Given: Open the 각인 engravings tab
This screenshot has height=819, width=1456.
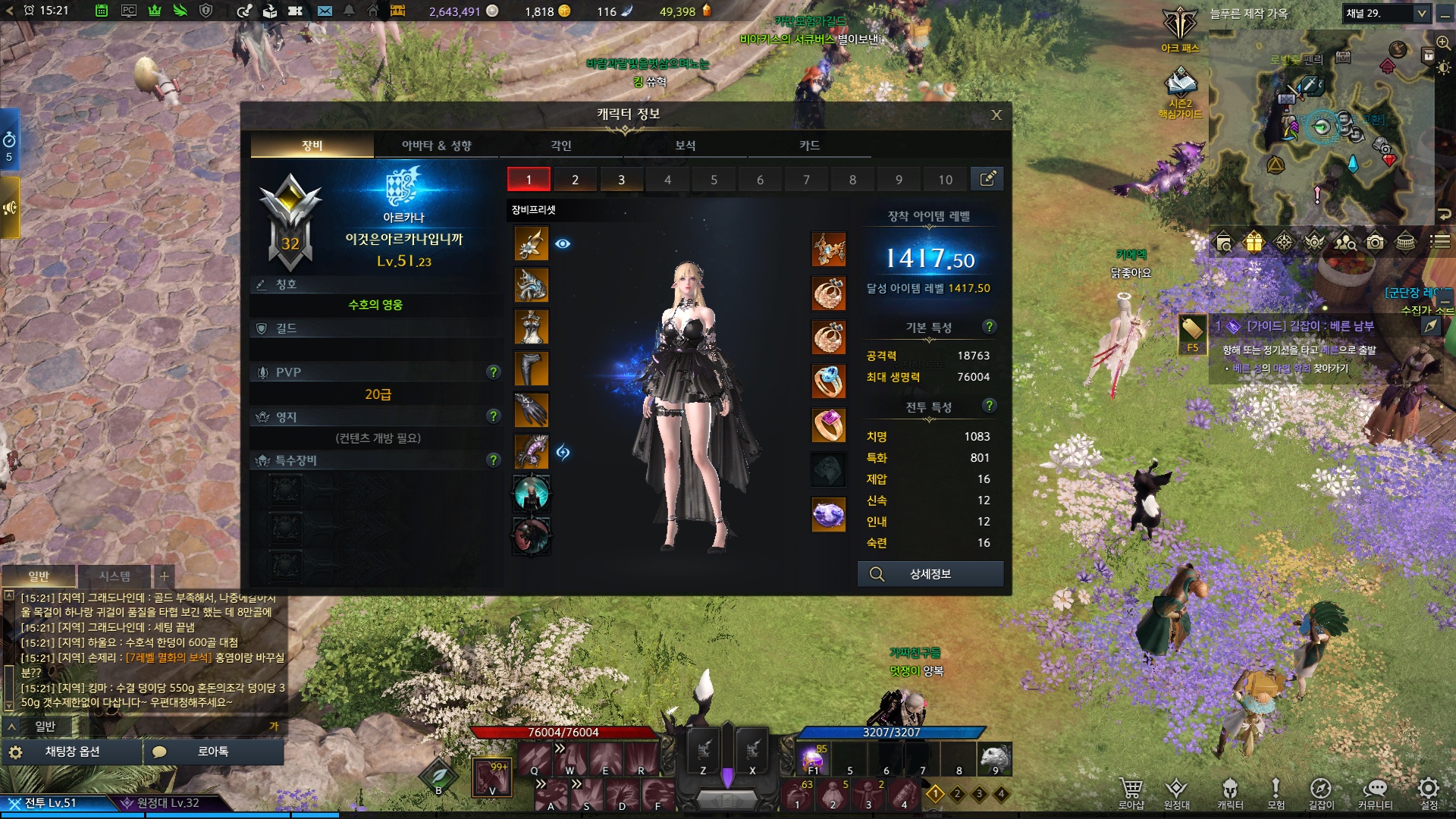Looking at the screenshot, I should [561, 146].
